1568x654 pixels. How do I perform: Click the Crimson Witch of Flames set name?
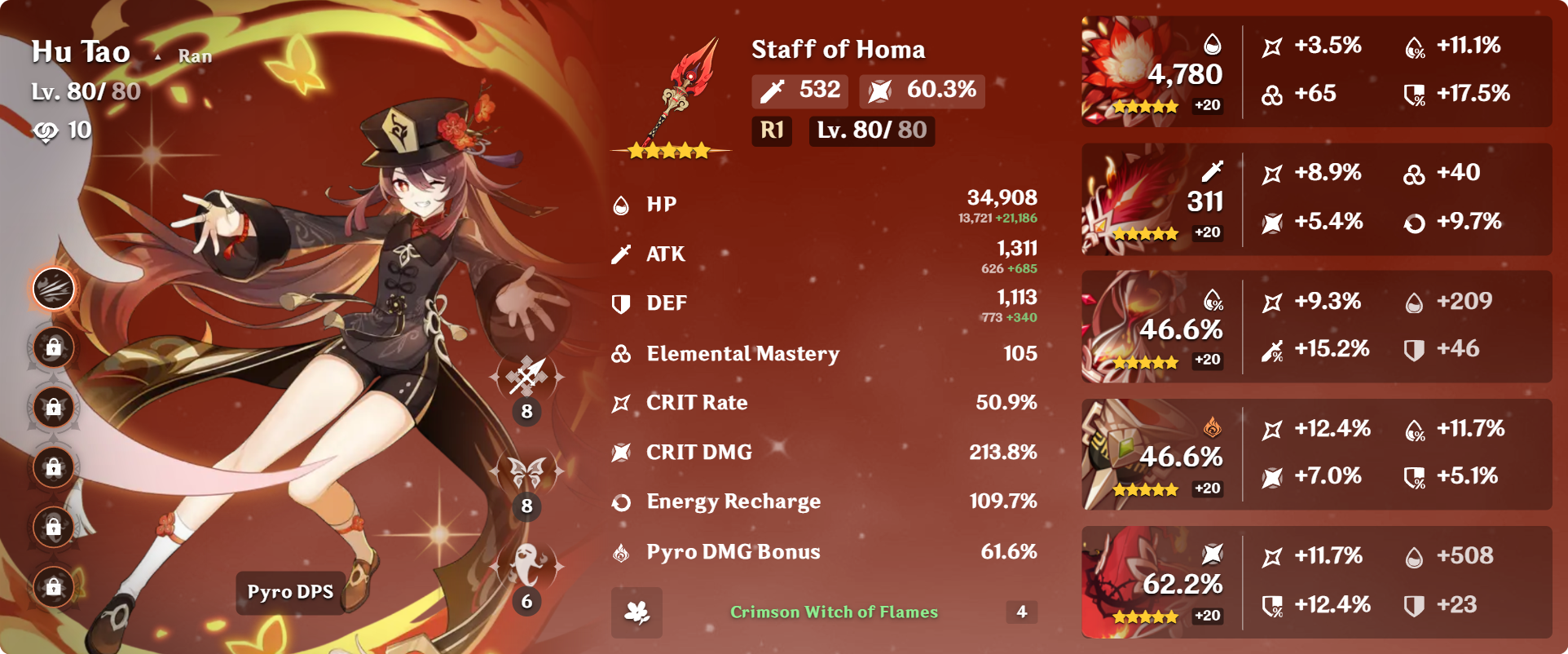[834, 612]
